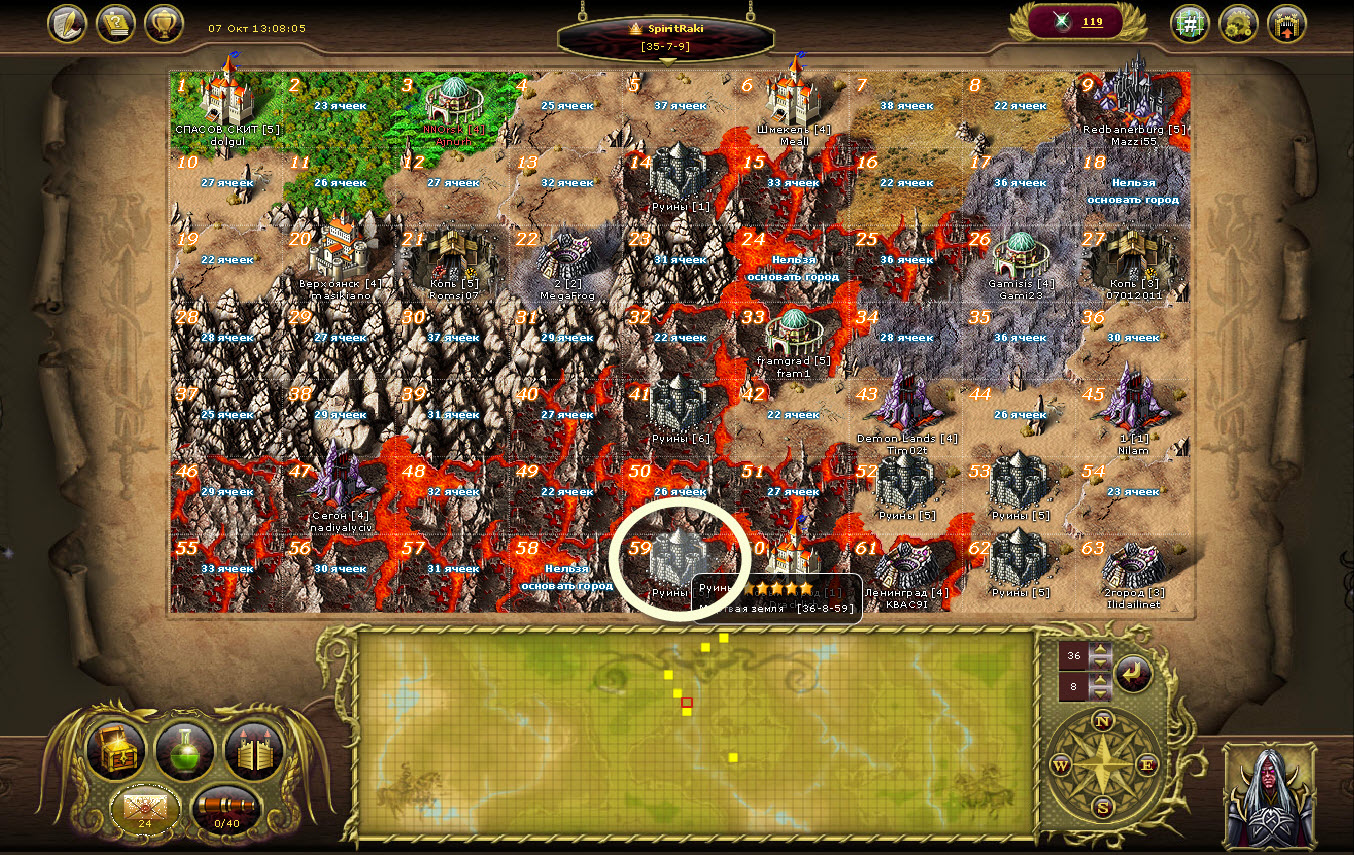Image resolution: width=1354 pixels, height=855 pixels.
Task: Click the castle gate button in top bar
Action: click(1288, 23)
